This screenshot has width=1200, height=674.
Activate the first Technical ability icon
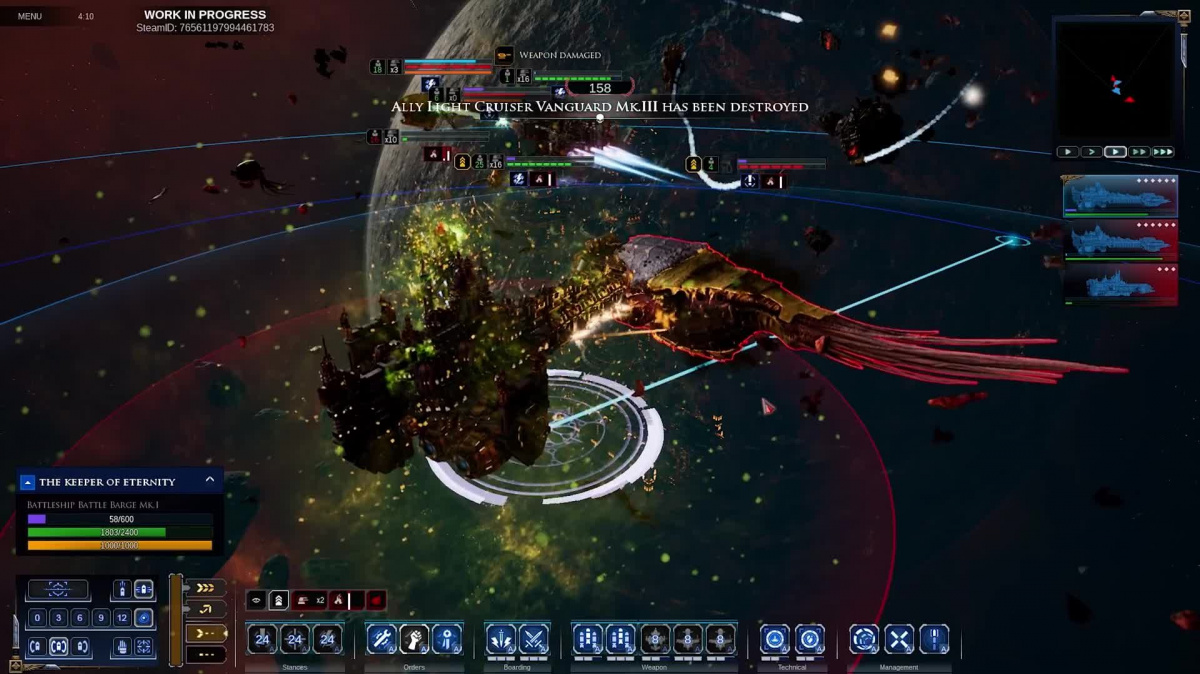pos(775,638)
